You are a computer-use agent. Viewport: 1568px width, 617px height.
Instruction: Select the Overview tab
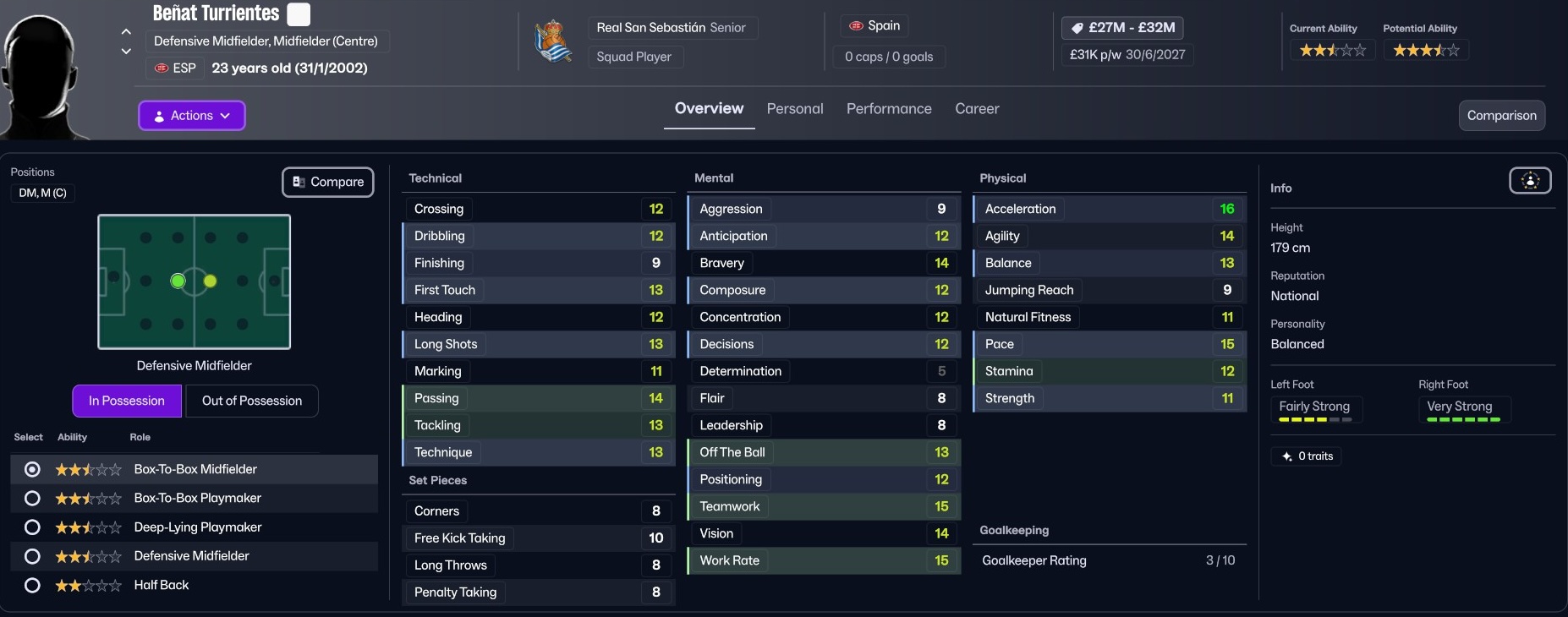[x=709, y=109]
